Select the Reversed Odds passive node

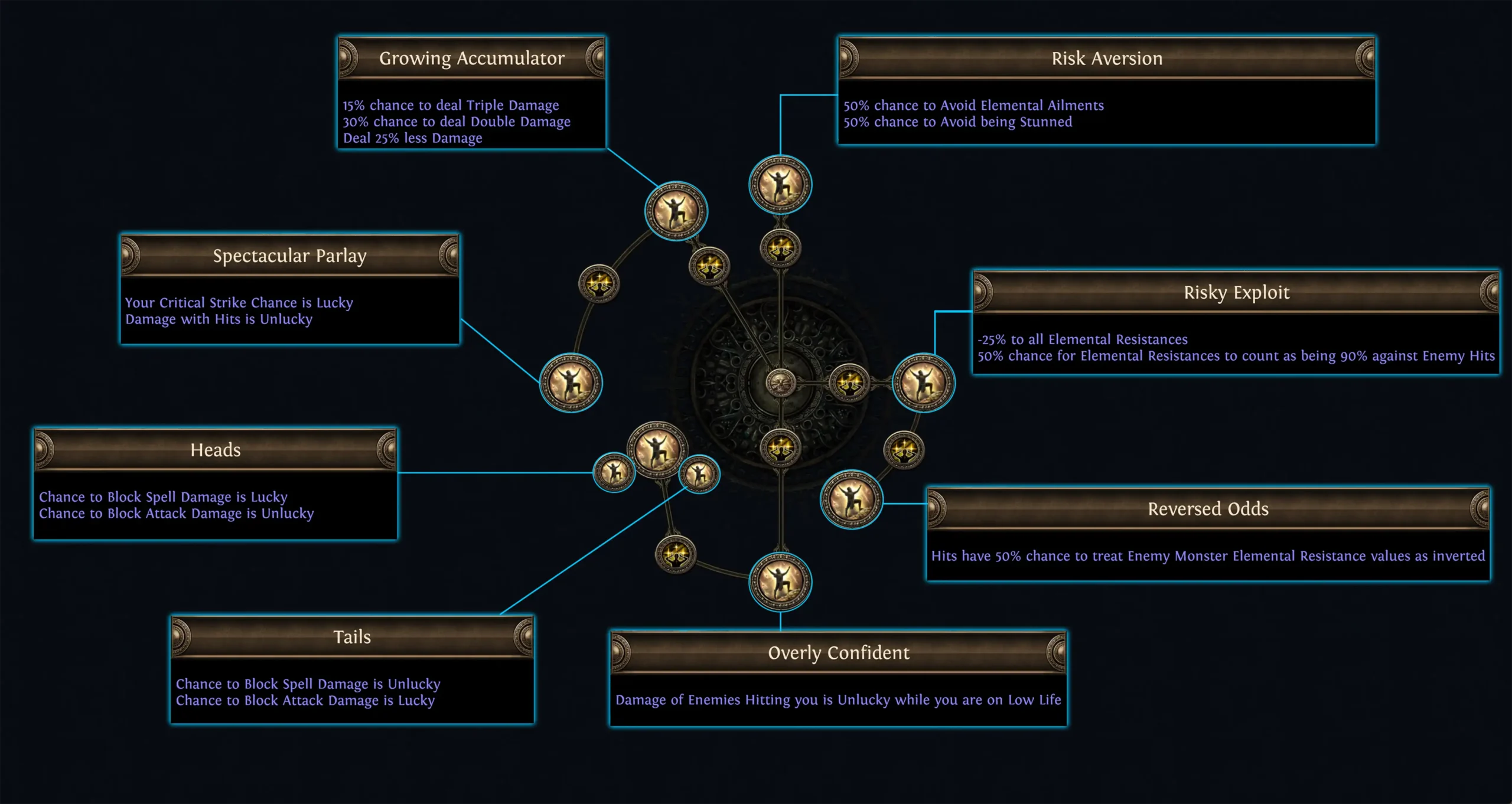click(x=850, y=502)
